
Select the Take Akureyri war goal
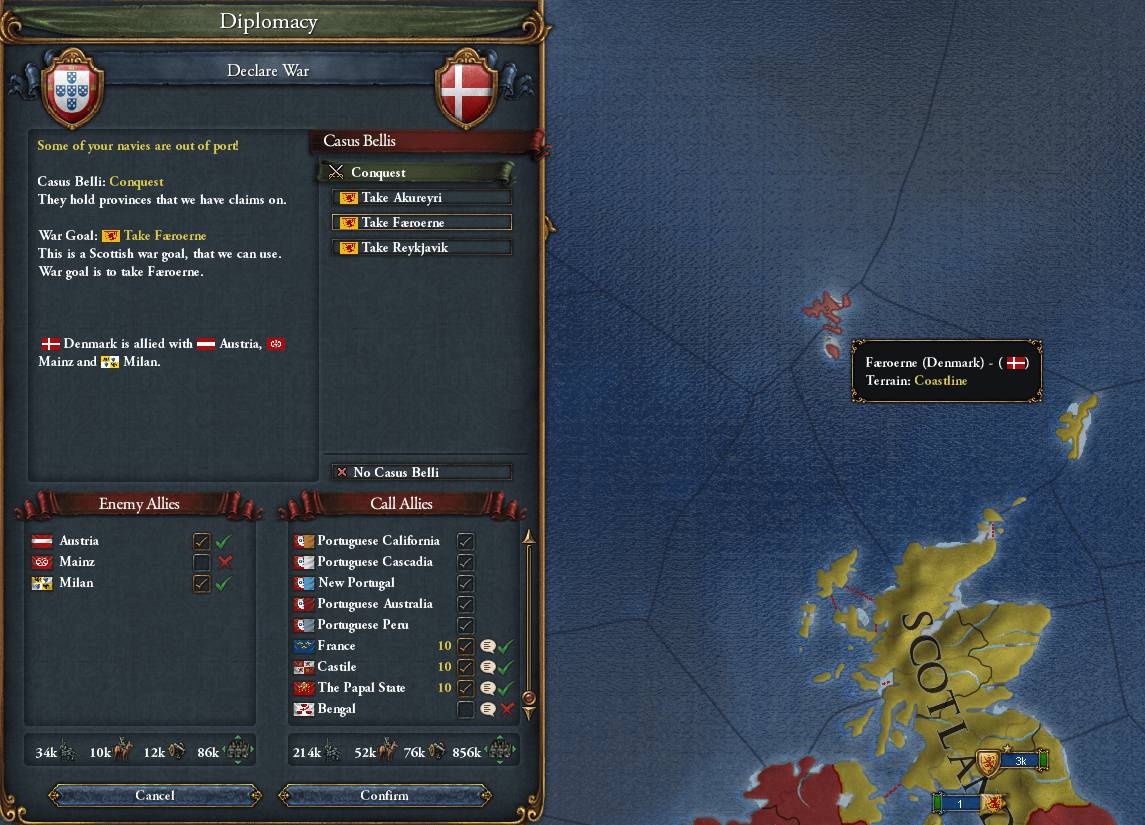pyautogui.click(x=422, y=198)
